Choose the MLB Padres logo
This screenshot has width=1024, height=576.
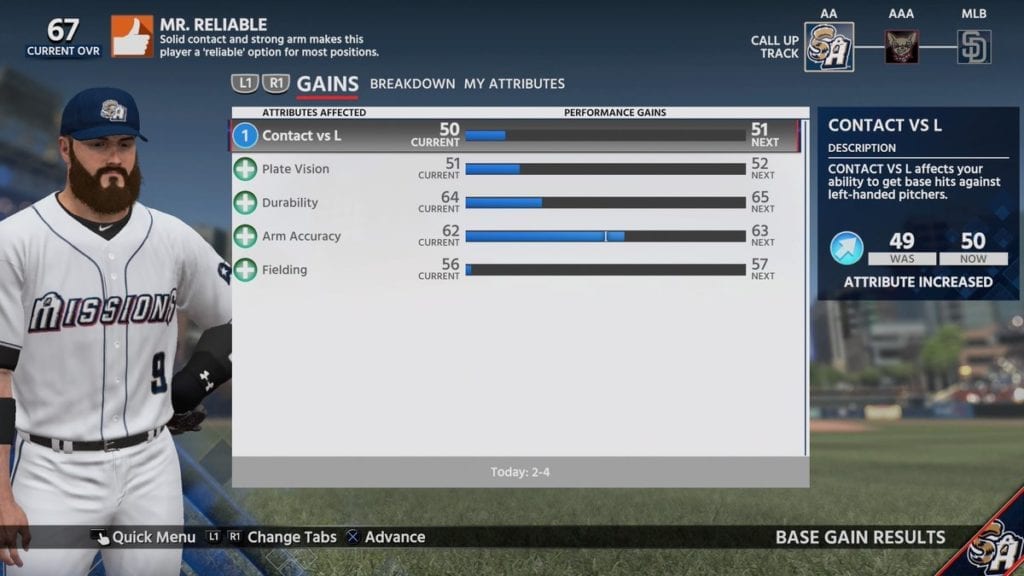[x=974, y=47]
